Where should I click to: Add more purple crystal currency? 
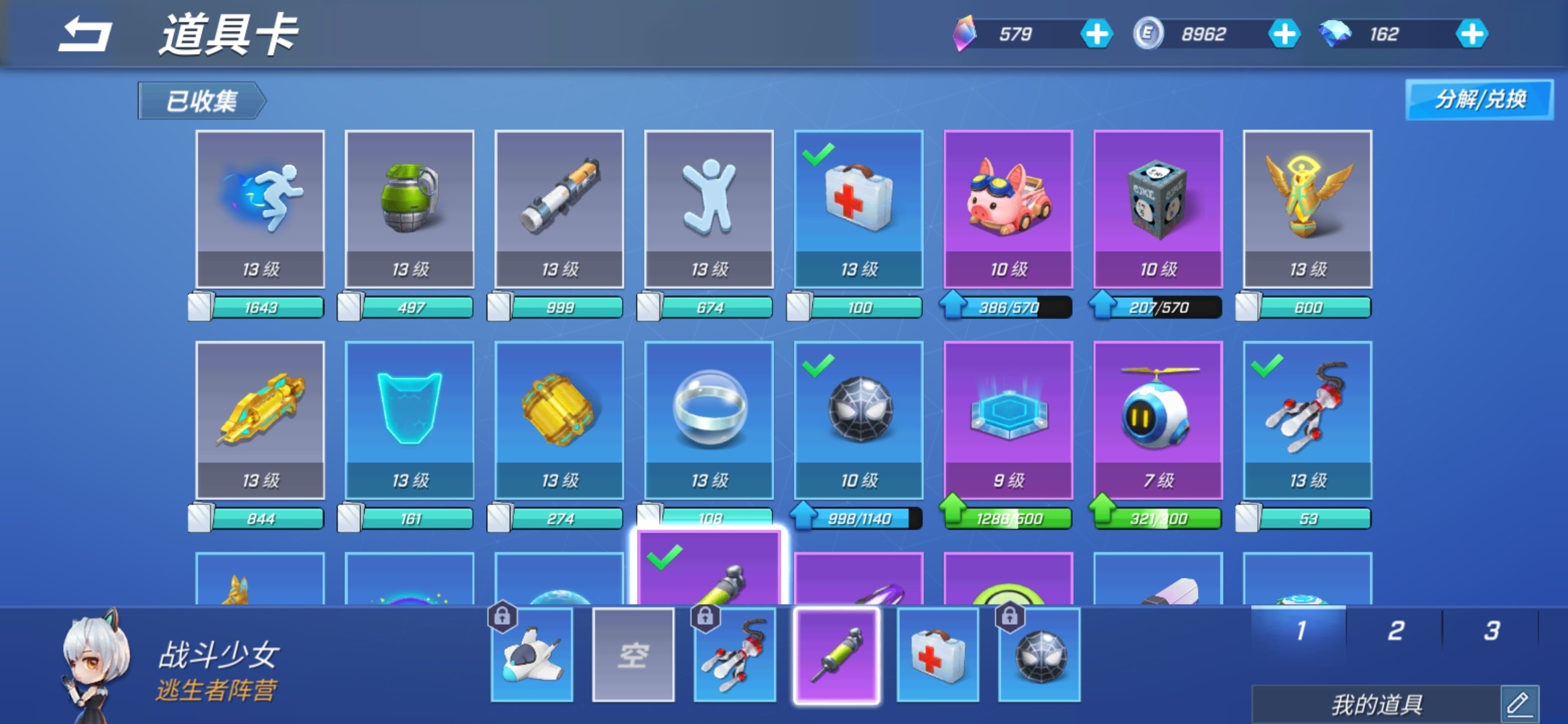(1096, 34)
